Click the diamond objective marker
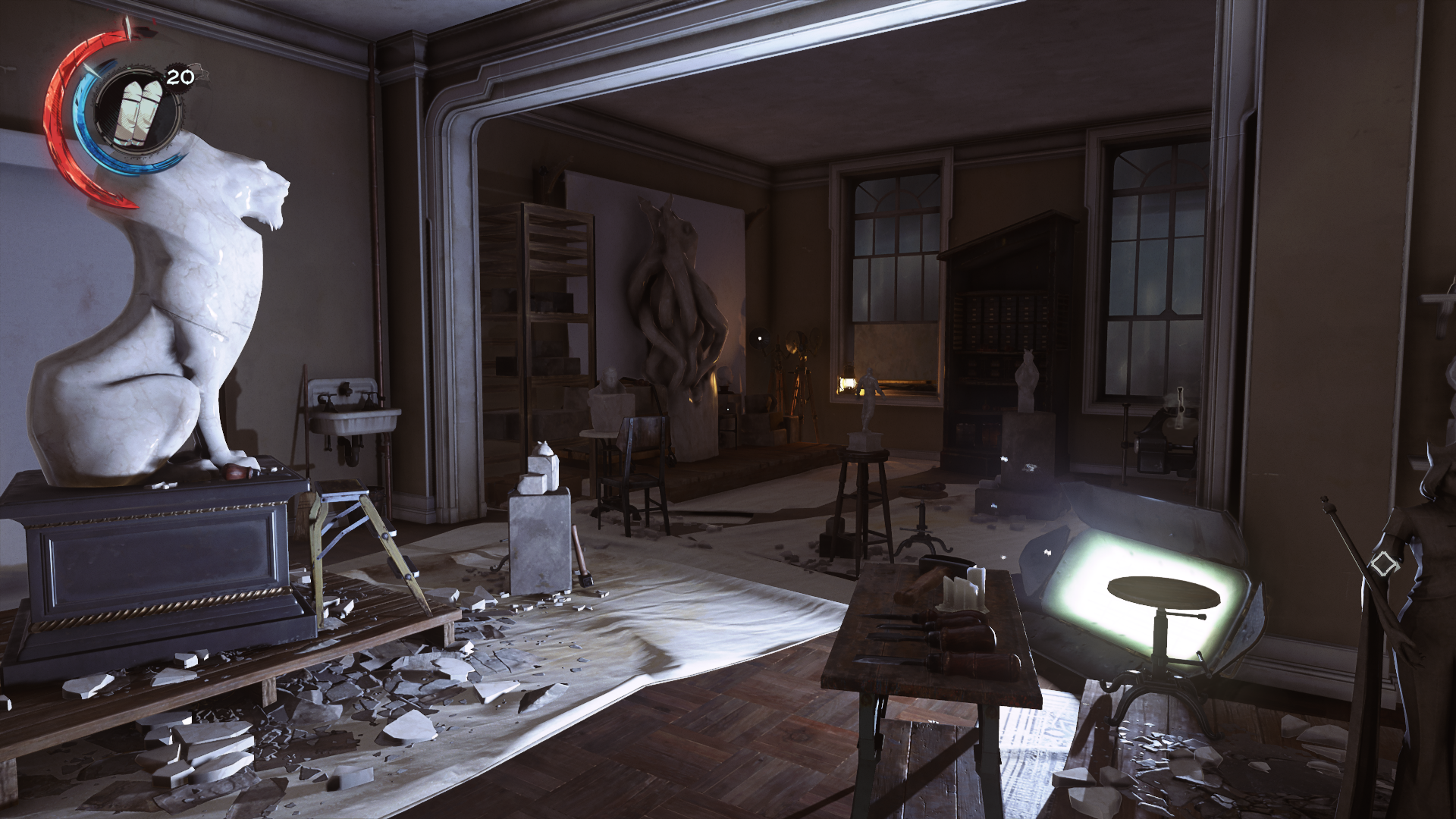 coord(1384,564)
